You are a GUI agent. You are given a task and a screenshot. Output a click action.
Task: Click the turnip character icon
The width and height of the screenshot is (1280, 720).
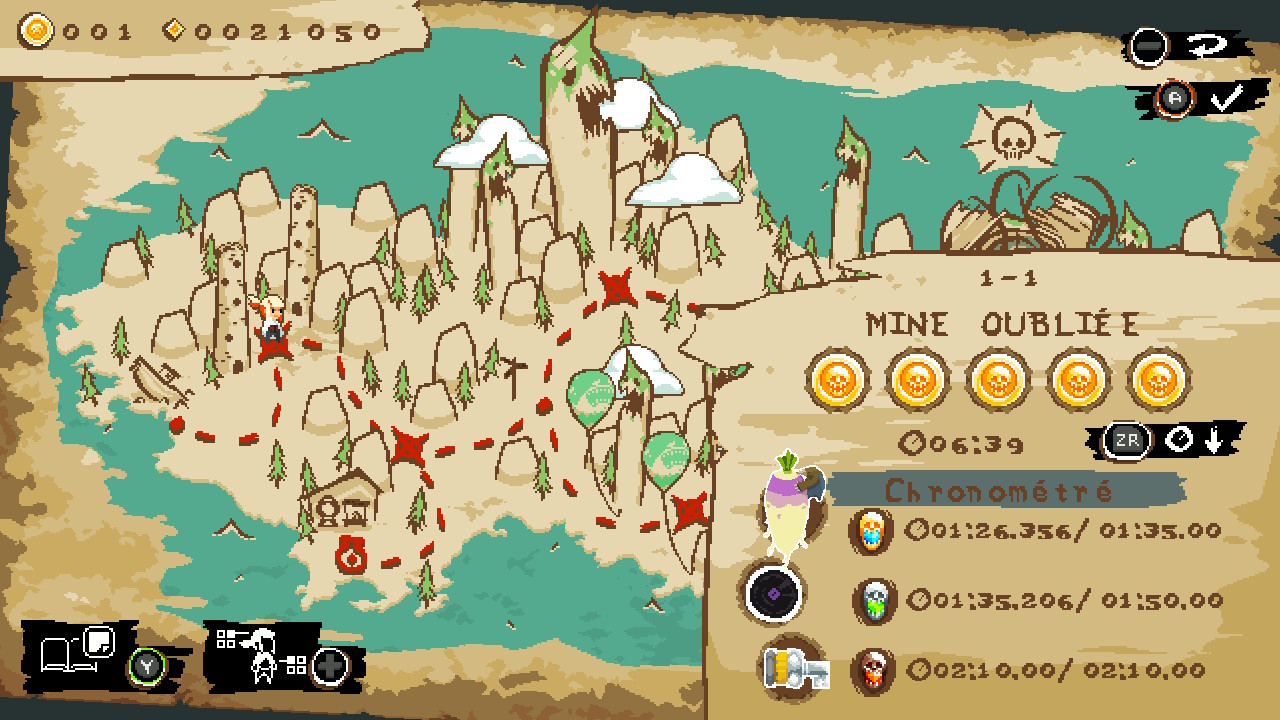click(790, 502)
